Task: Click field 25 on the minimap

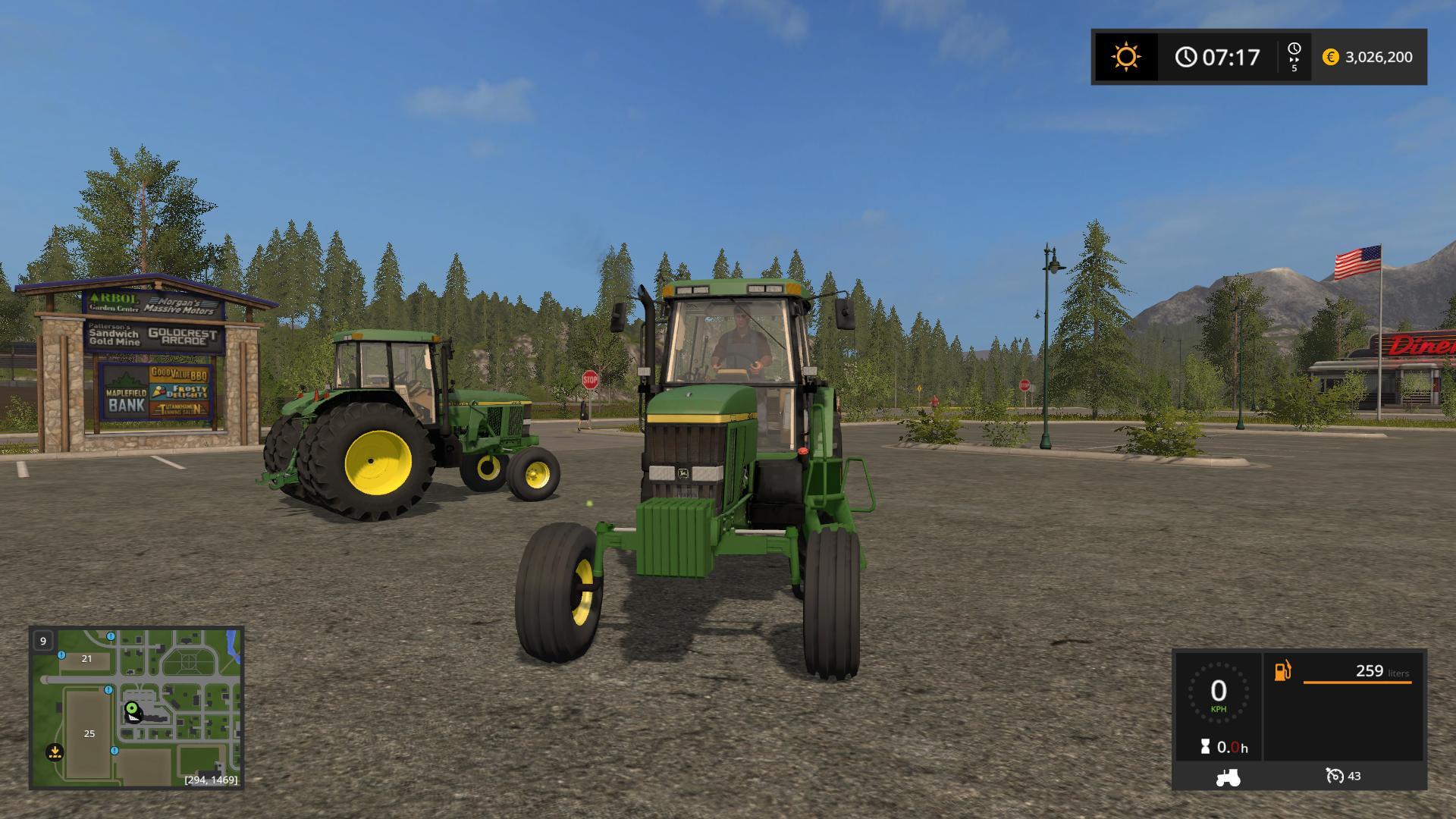Action: 89,733
